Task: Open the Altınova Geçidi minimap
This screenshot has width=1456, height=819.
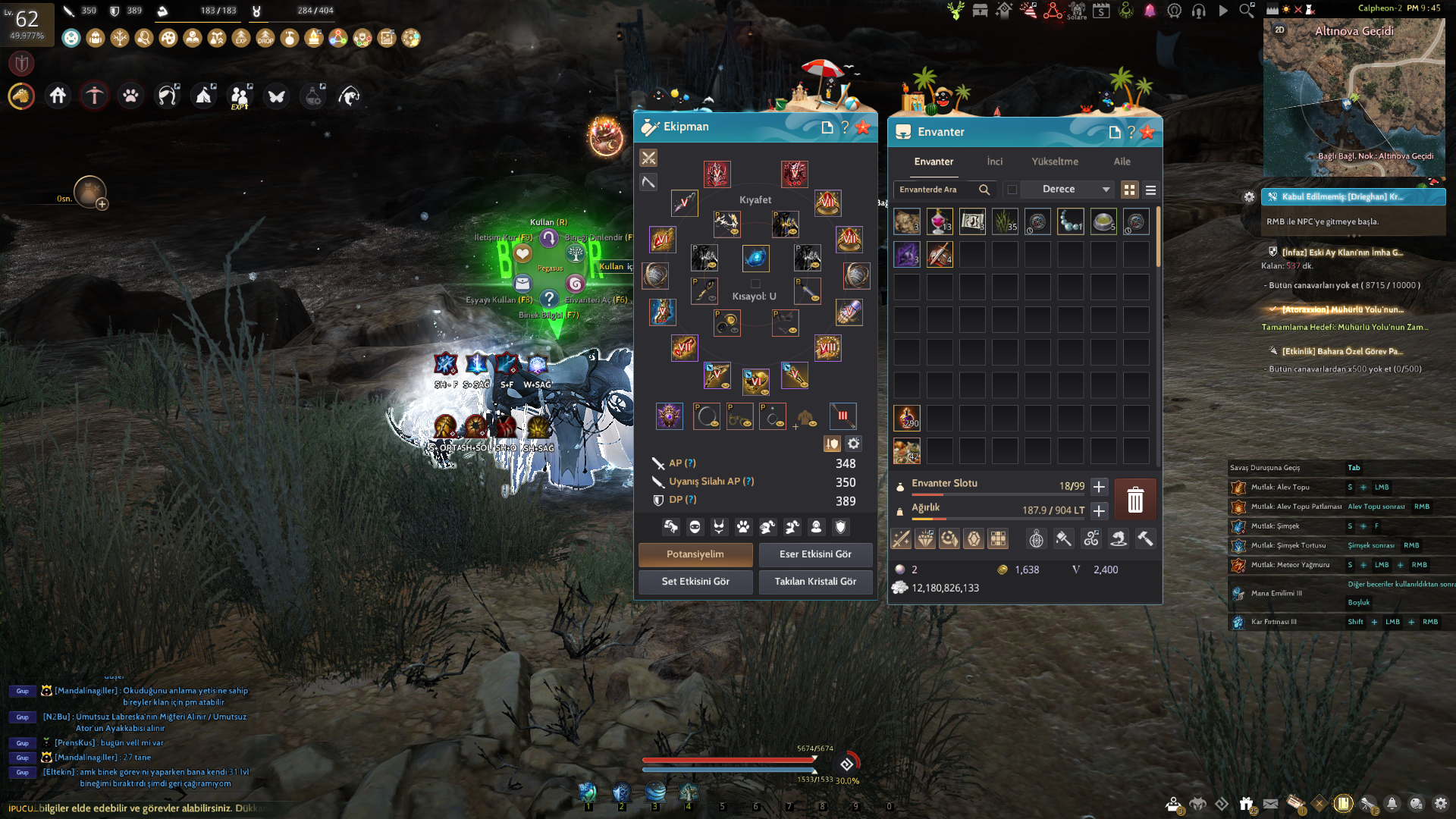Action: tap(1354, 95)
